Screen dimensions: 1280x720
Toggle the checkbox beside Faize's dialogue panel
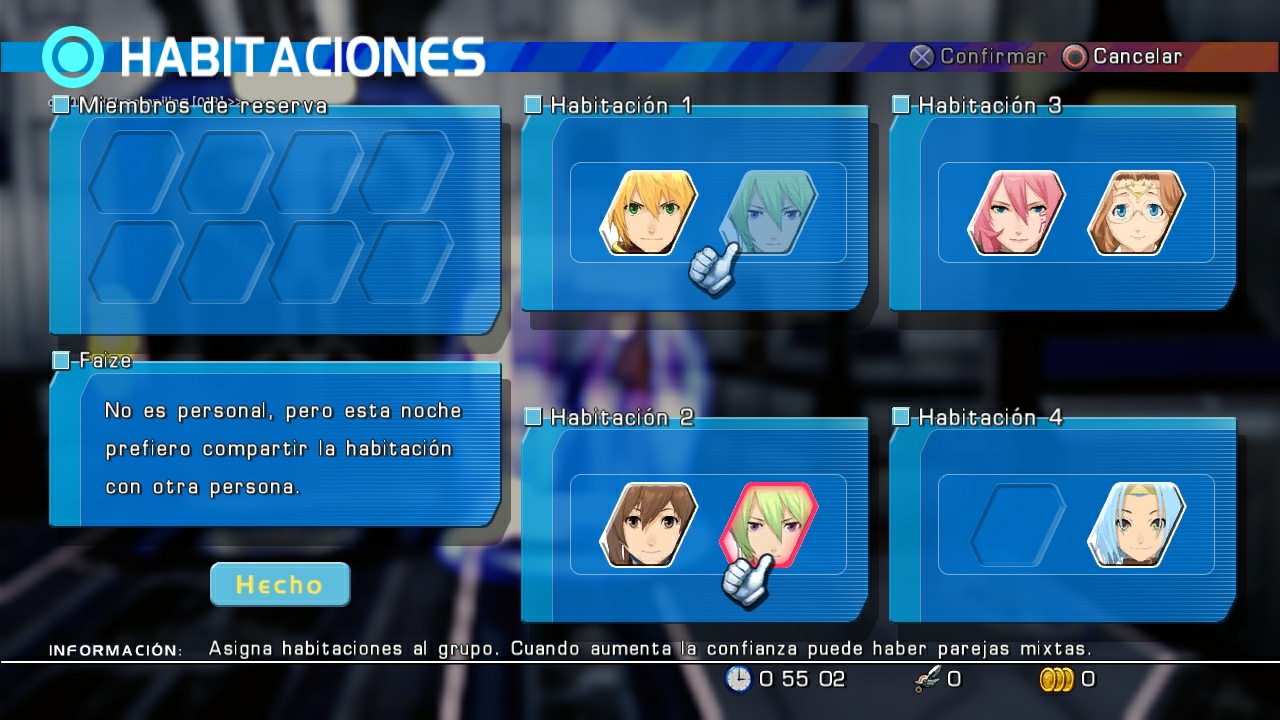[60, 361]
